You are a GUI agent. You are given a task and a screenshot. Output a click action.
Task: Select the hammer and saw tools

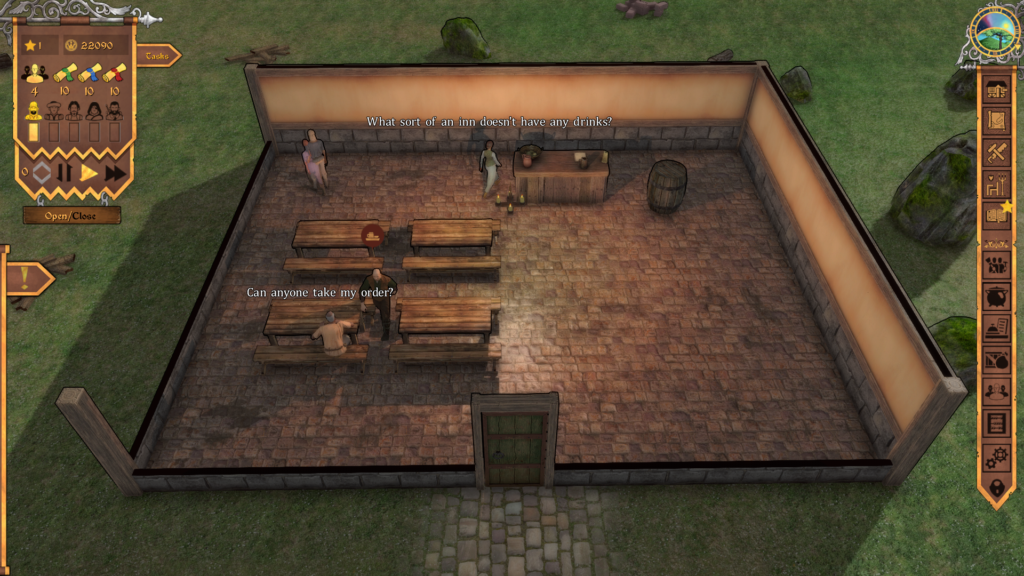(x=996, y=152)
